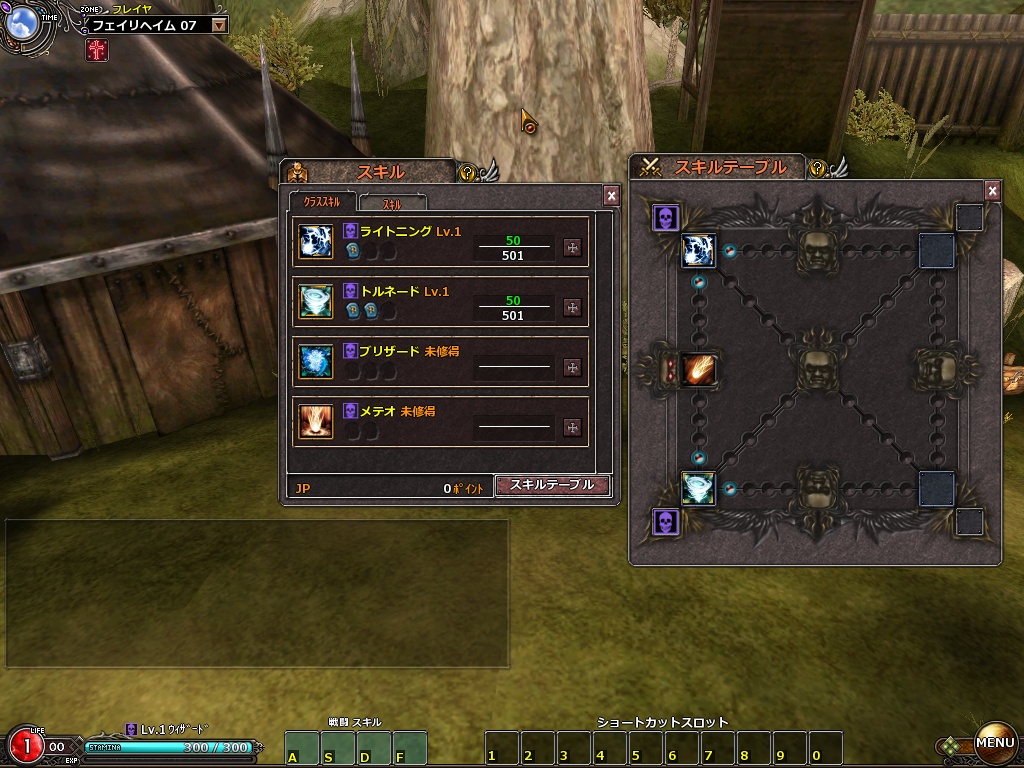Select the メテオ skill icon in list

click(x=316, y=422)
